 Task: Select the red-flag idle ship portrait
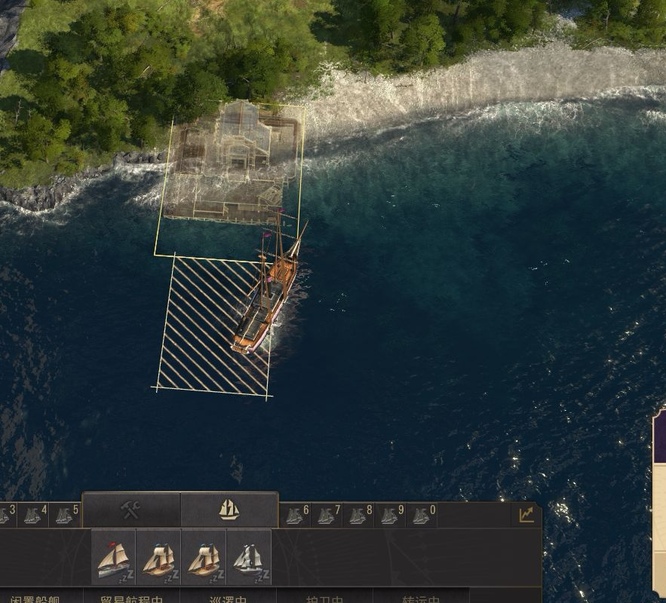coord(113,558)
